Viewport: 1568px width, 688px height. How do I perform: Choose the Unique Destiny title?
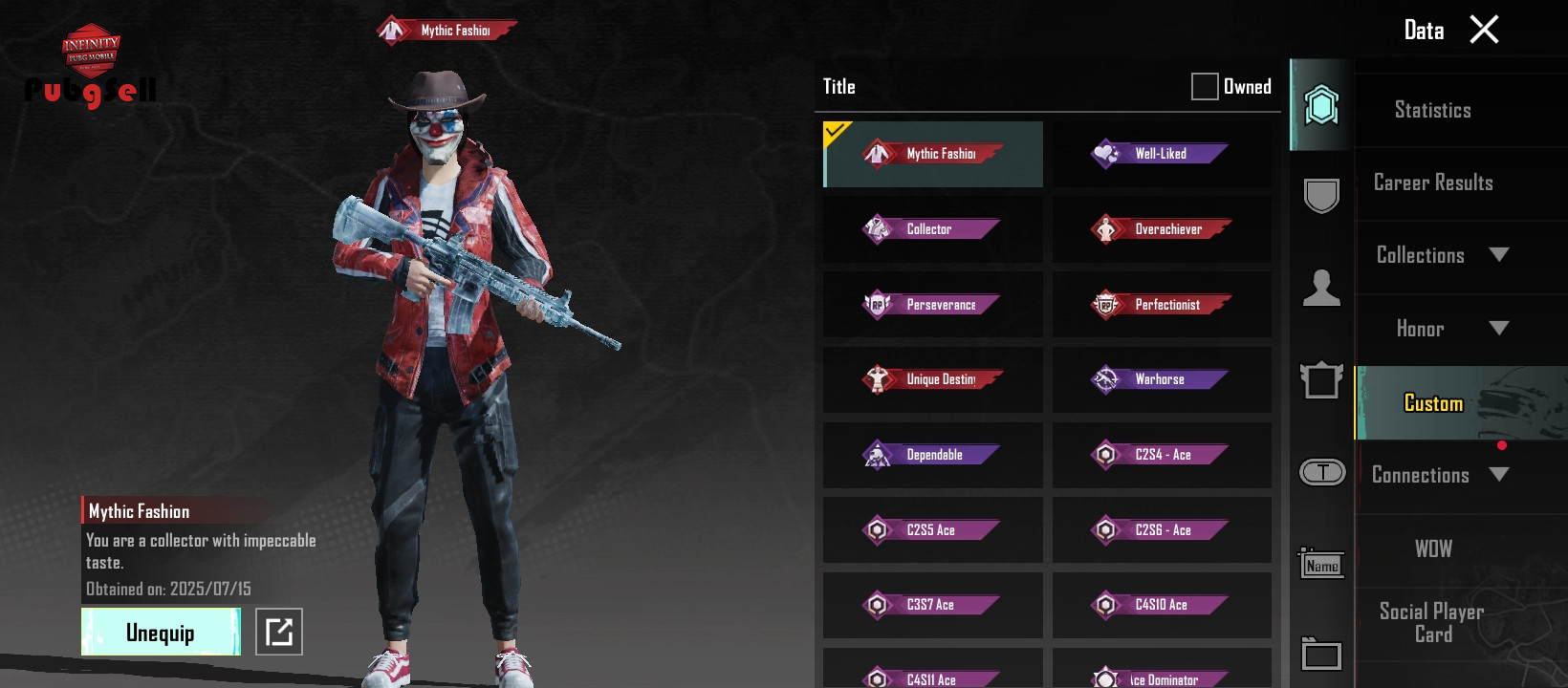click(932, 379)
